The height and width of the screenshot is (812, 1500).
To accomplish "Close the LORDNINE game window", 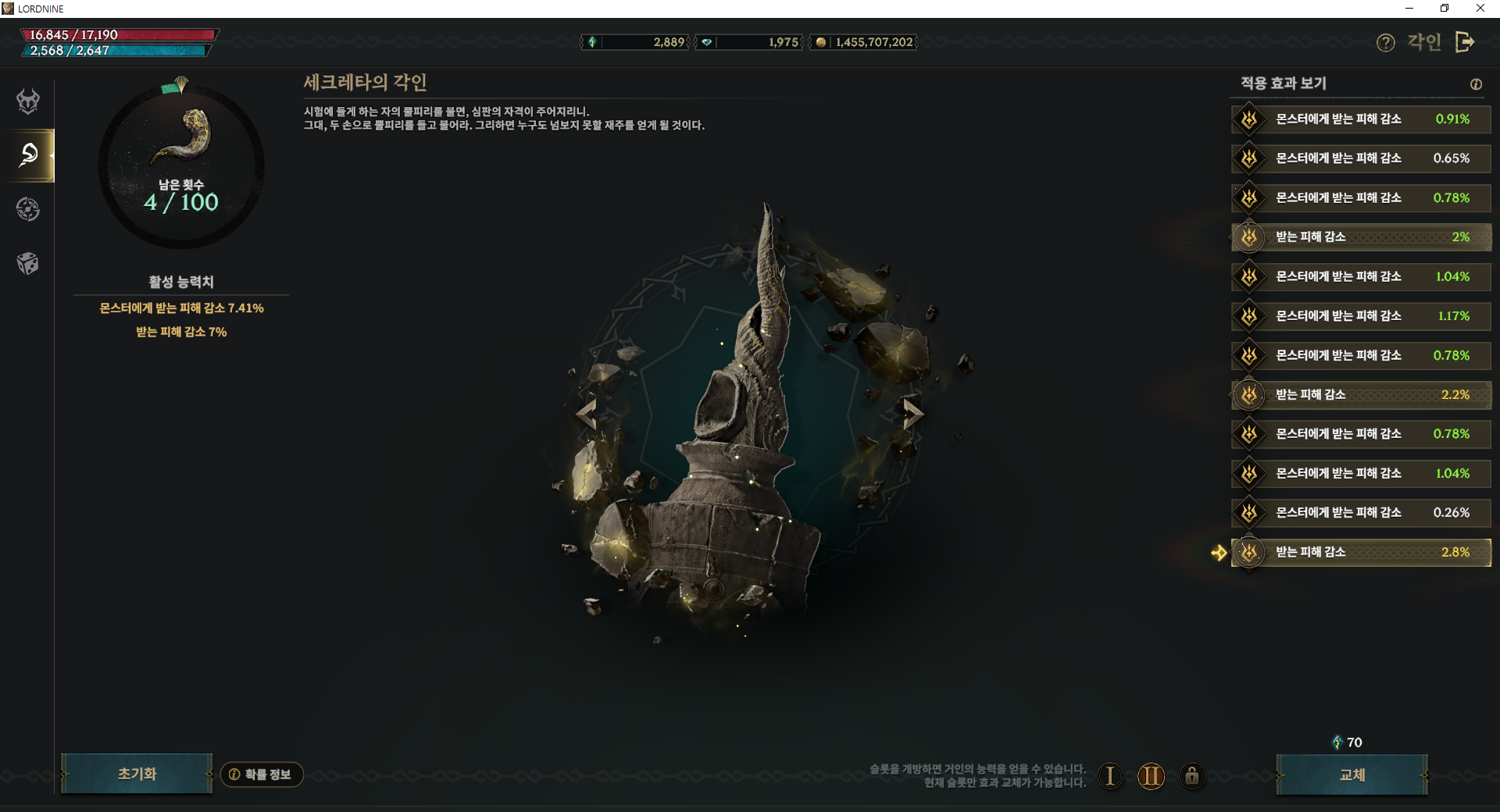I will pos(1480,9).
